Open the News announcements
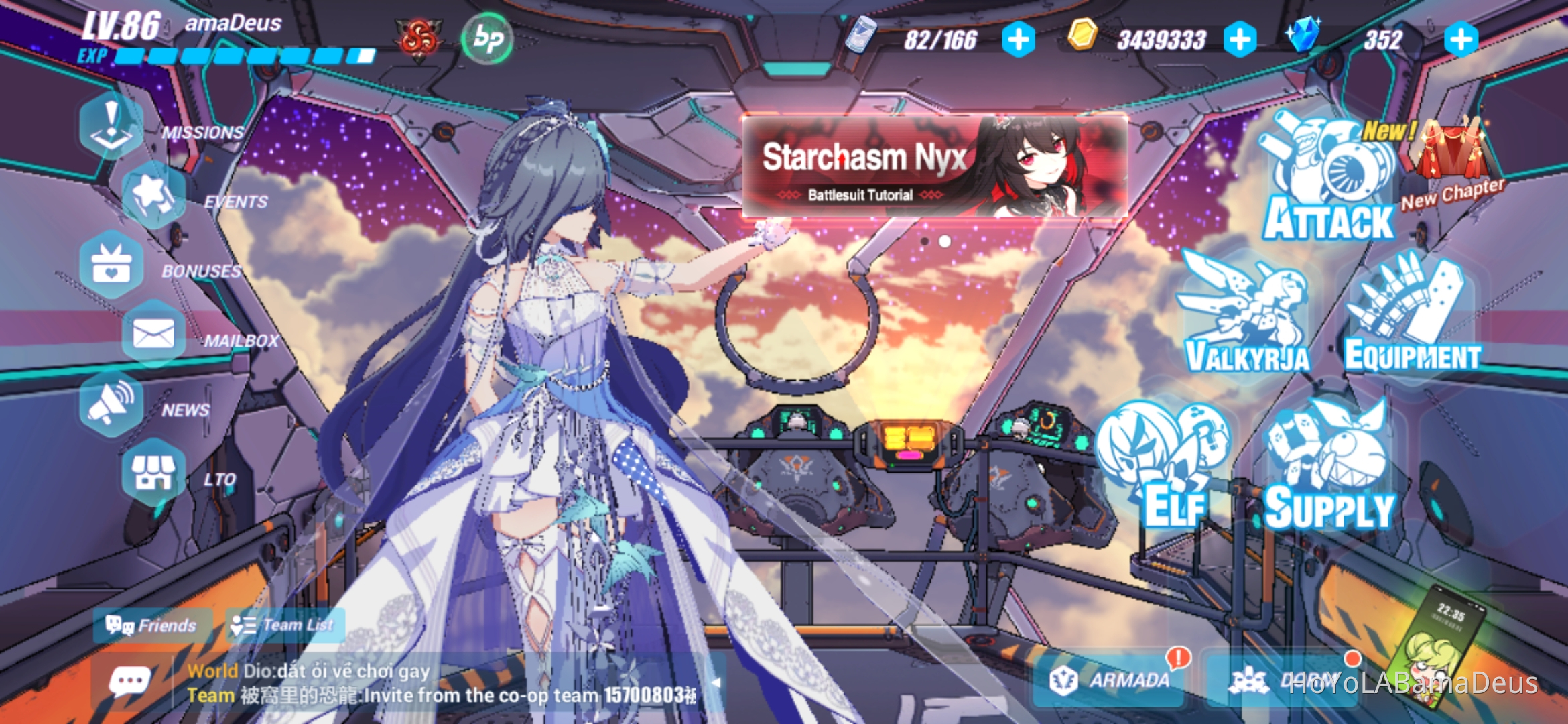This screenshot has height=724, width=1568. [x=113, y=403]
